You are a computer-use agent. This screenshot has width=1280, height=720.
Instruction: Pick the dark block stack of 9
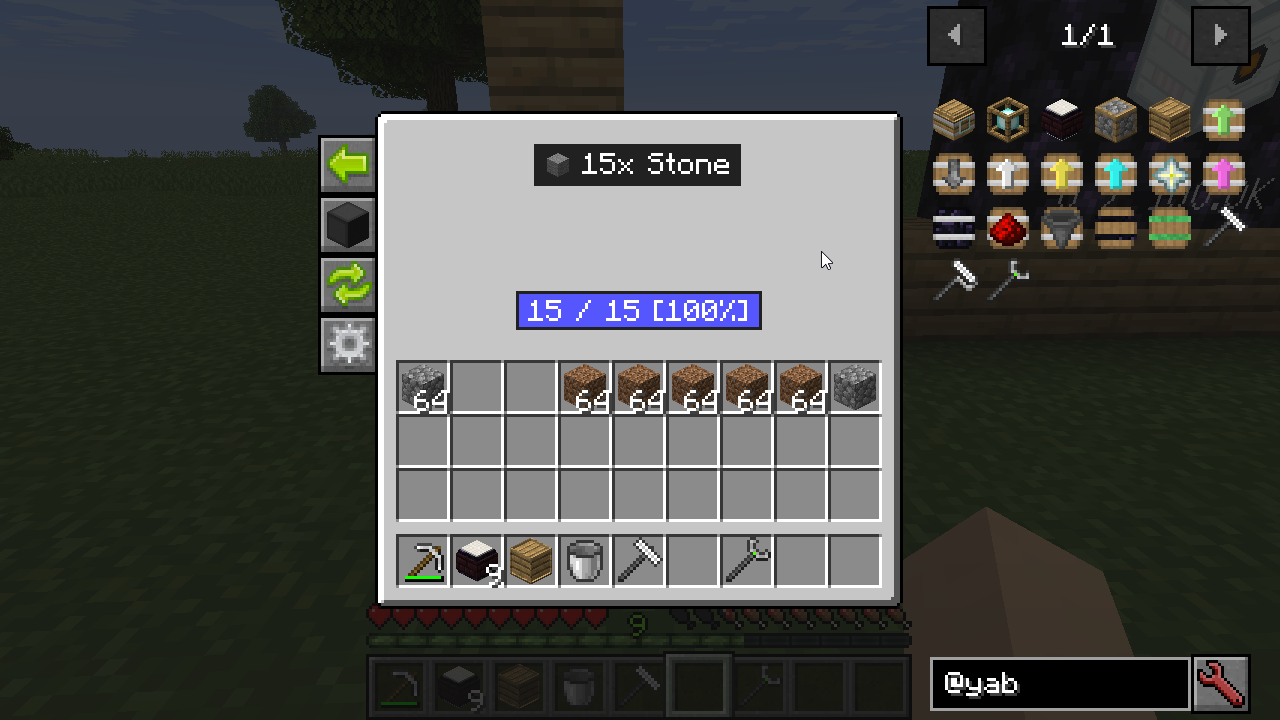[x=477, y=561]
